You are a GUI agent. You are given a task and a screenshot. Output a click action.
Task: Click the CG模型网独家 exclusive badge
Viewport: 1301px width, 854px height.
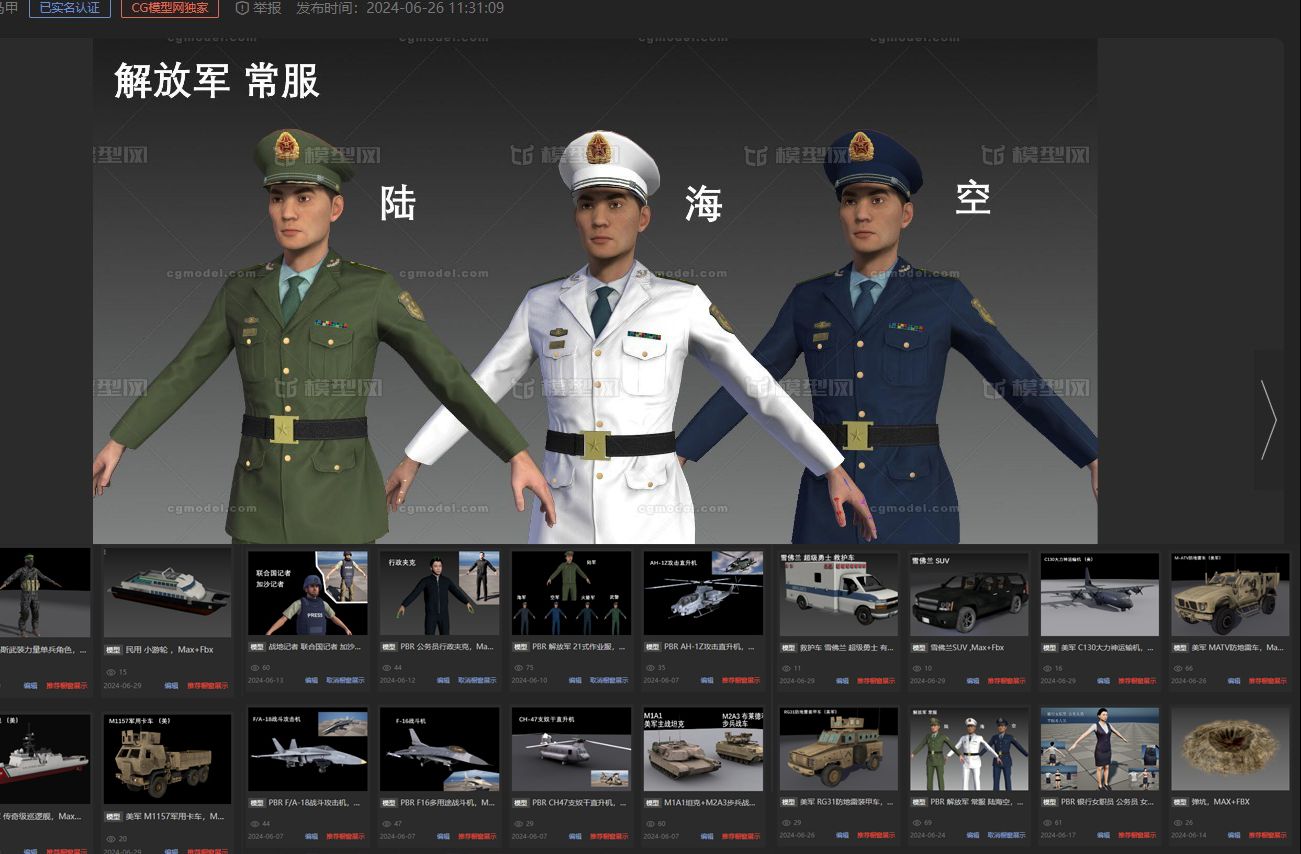(166, 8)
